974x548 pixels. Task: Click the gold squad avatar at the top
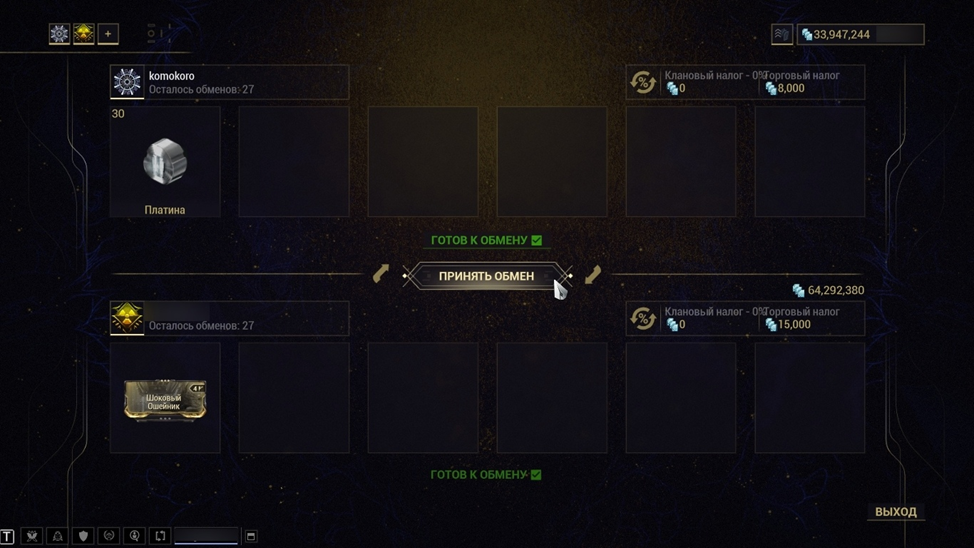tap(84, 34)
